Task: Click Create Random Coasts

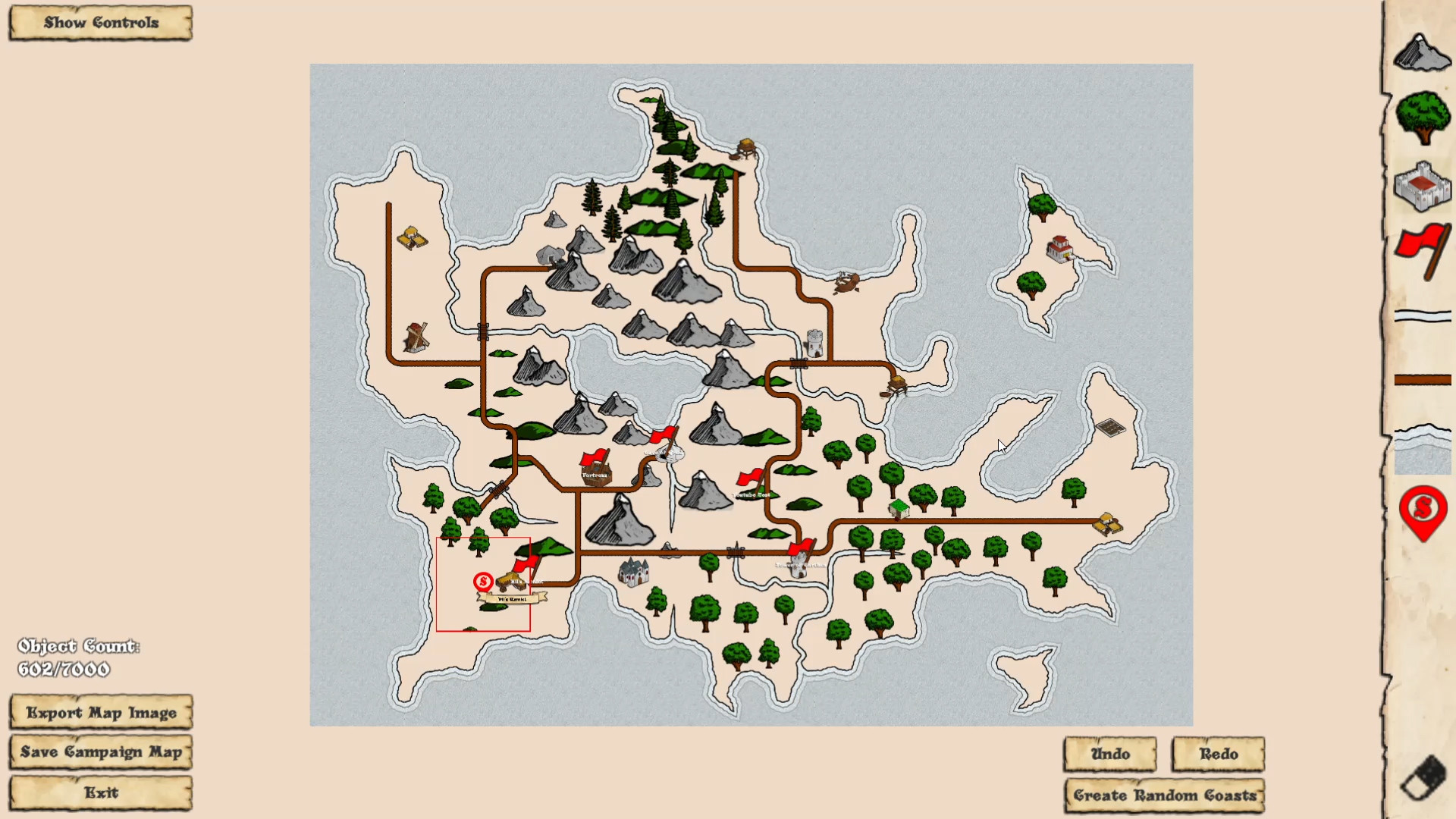Action: [1164, 795]
